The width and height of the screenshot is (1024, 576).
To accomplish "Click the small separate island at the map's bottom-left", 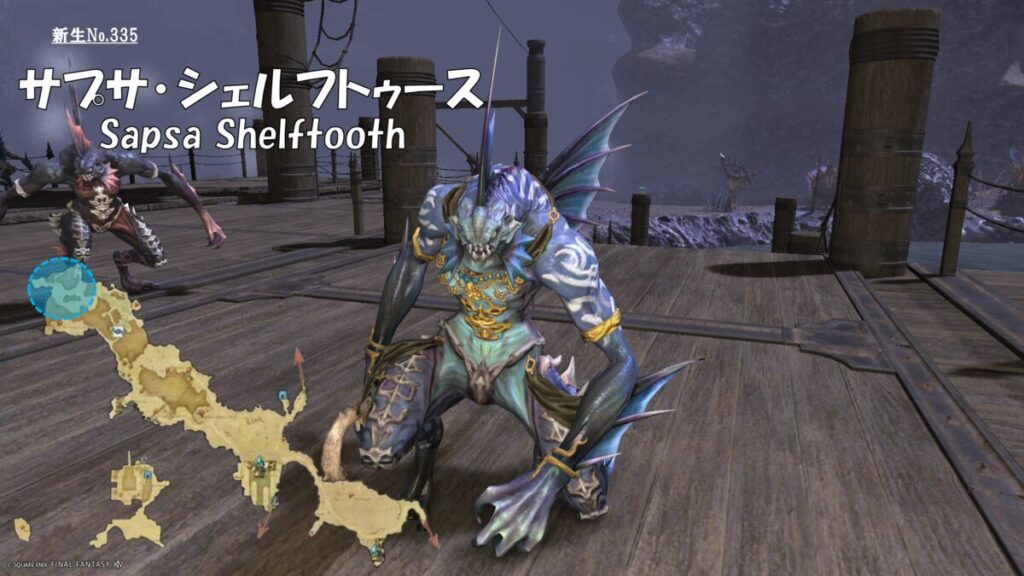I will [x=22, y=528].
